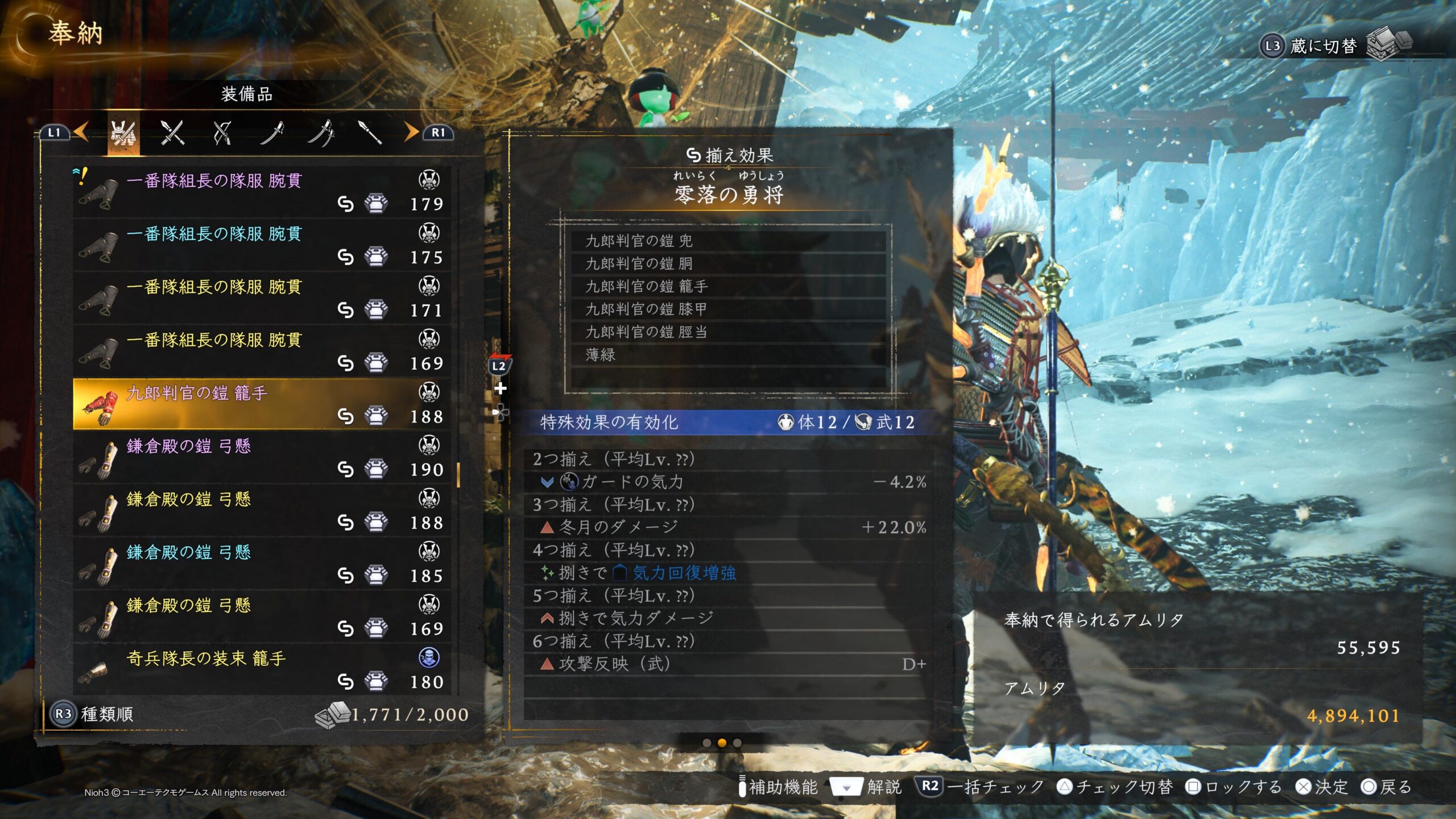Choose the spear weapon tab
Image resolution: width=1456 pixels, height=819 pixels.
pos(370,133)
